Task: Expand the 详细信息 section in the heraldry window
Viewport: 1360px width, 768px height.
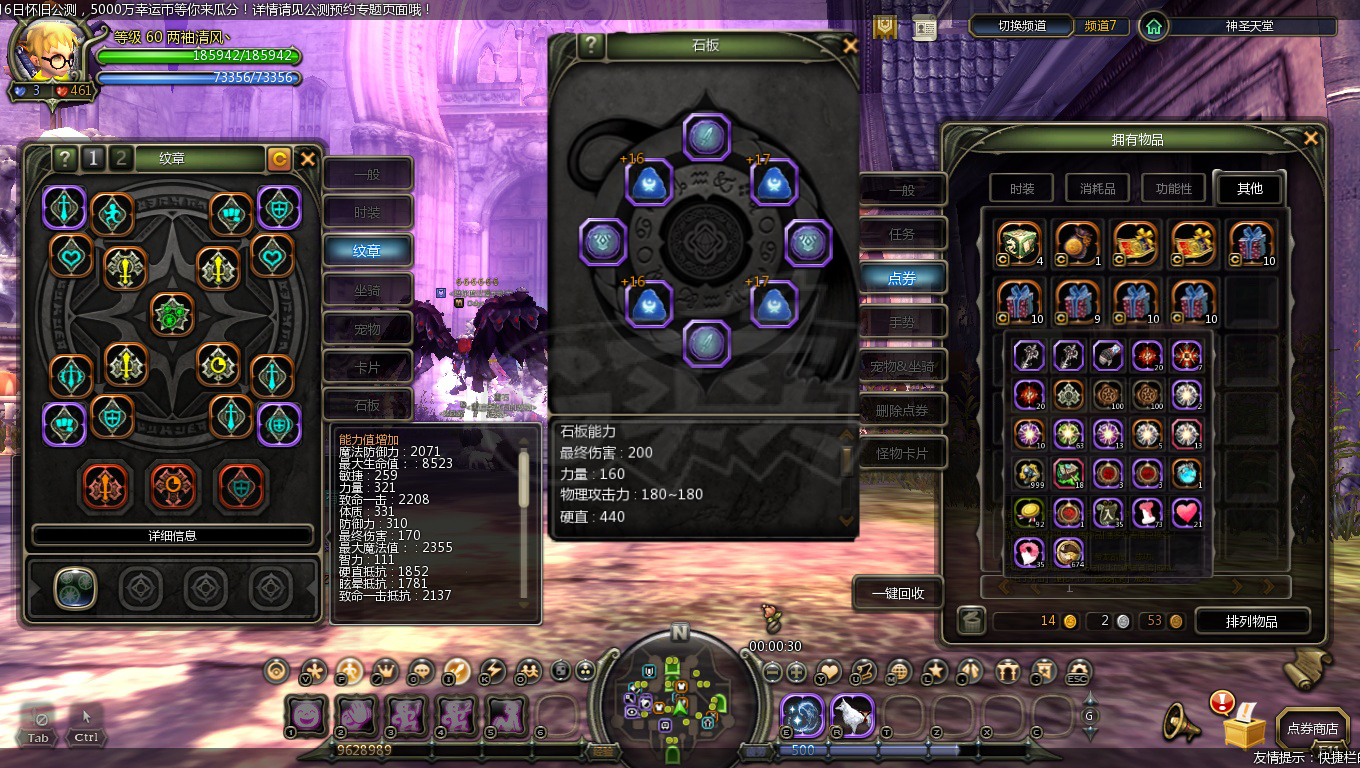Action: pos(172,535)
